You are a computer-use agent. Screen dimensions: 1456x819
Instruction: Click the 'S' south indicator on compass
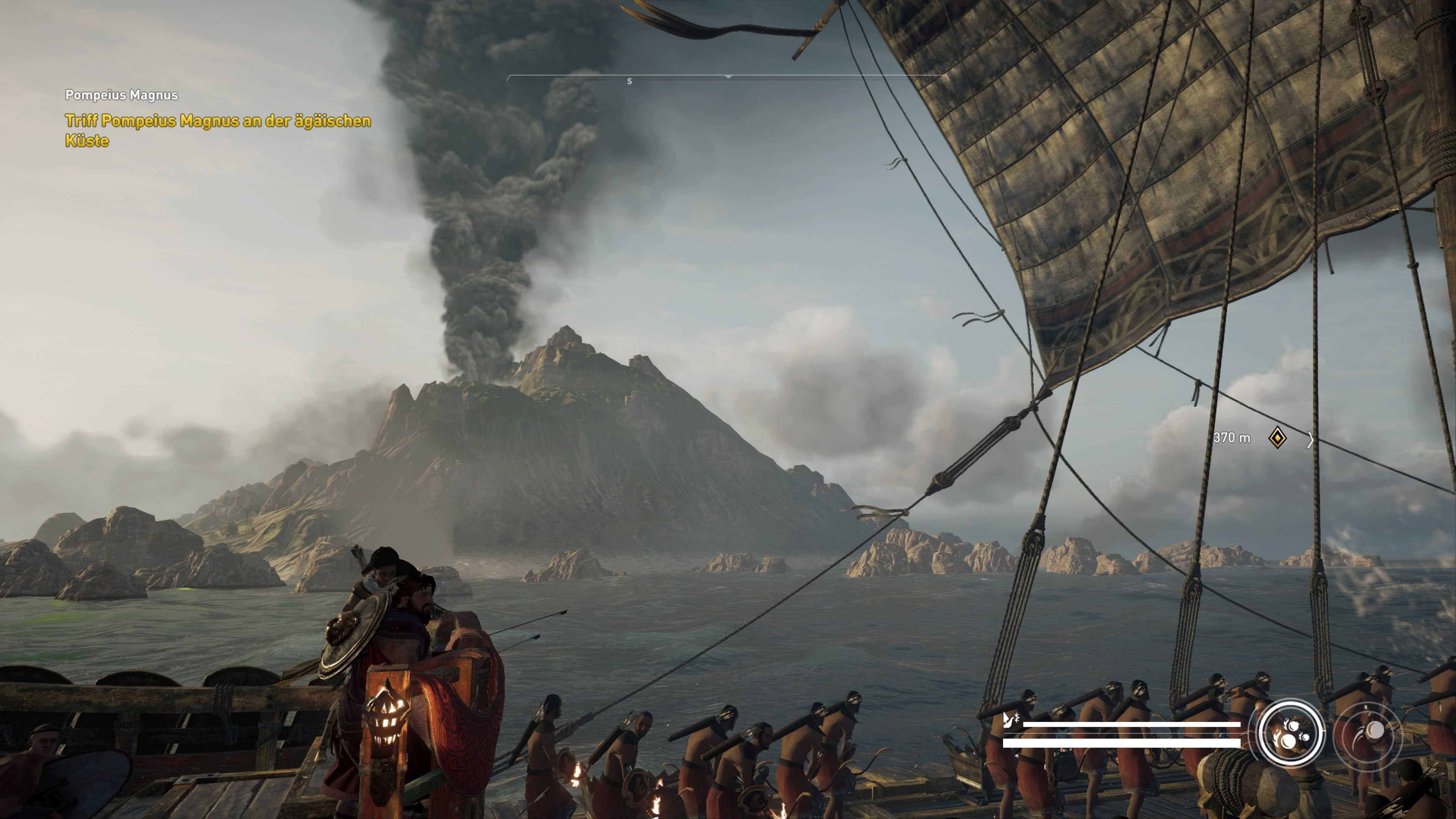(630, 82)
